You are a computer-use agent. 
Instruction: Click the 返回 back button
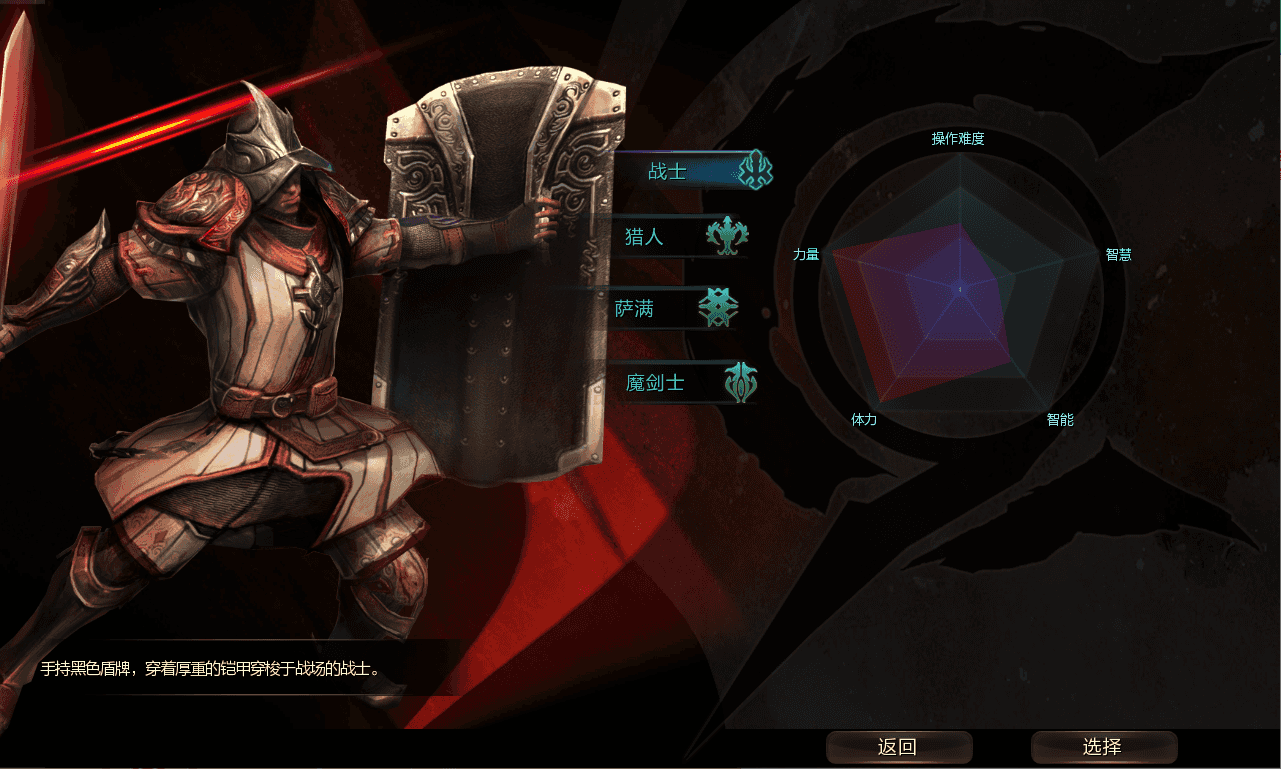[898, 747]
